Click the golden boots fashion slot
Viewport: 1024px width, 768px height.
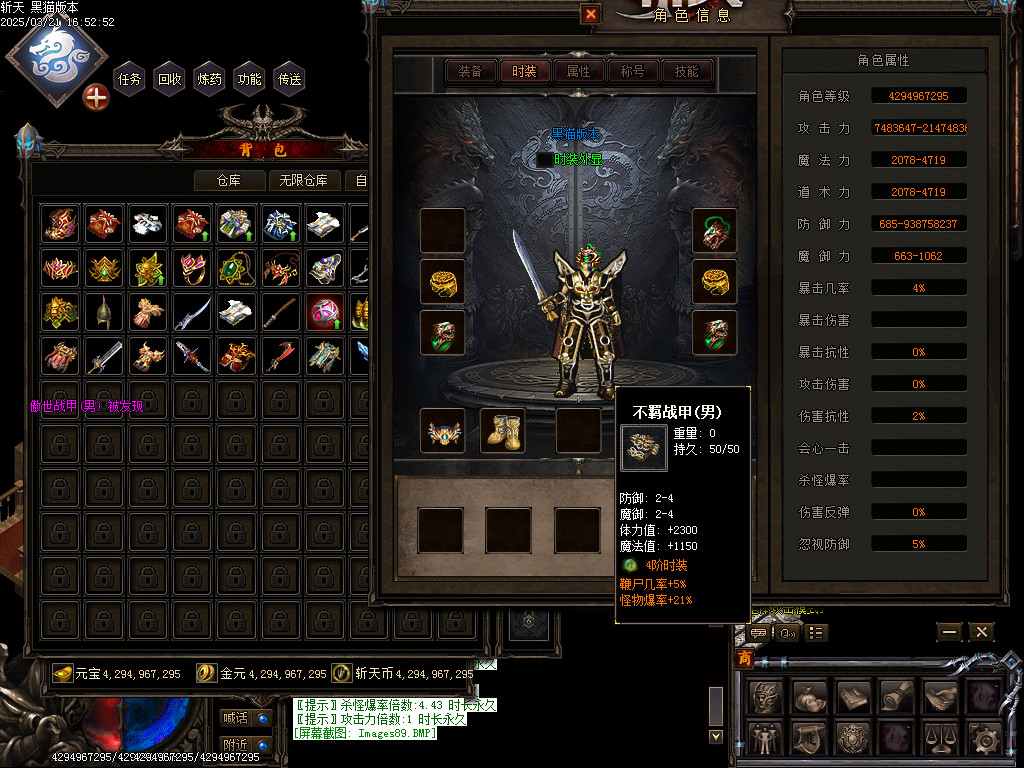(504, 430)
